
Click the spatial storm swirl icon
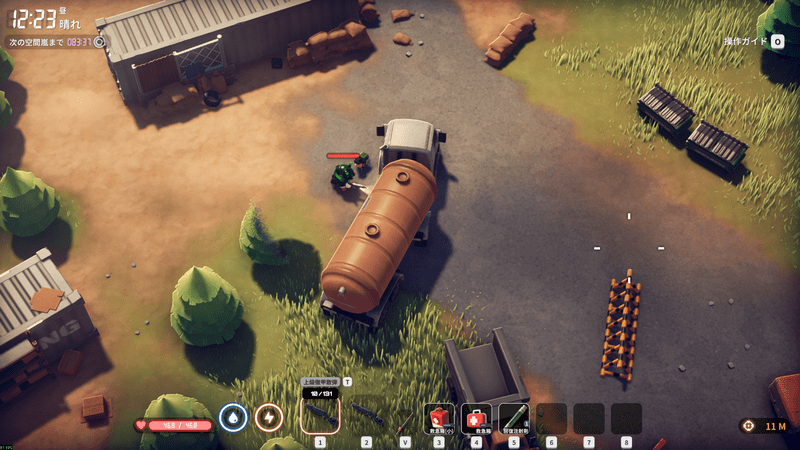(x=100, y=42)
